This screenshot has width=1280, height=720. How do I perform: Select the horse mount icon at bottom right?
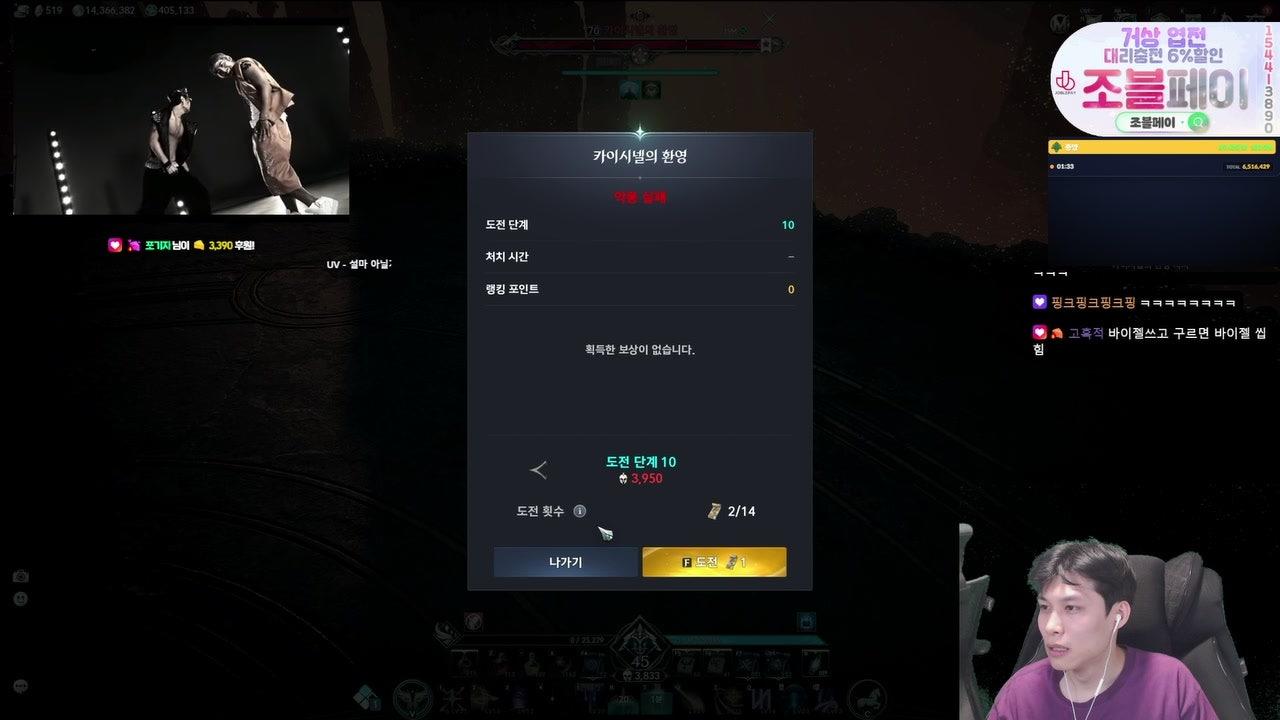click(x=866, y=699)
